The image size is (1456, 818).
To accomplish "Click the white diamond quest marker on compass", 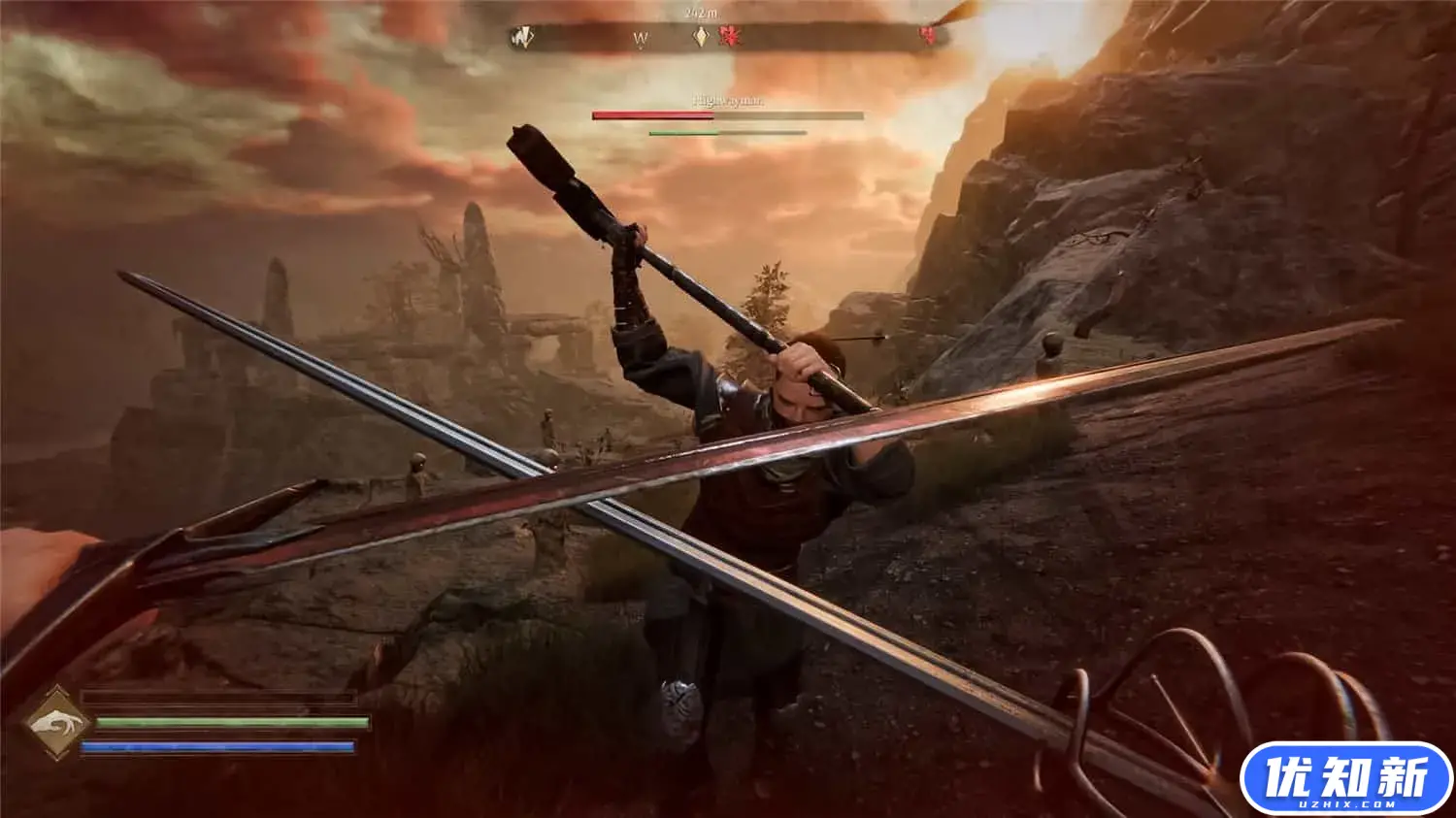I will coord(699,37).
